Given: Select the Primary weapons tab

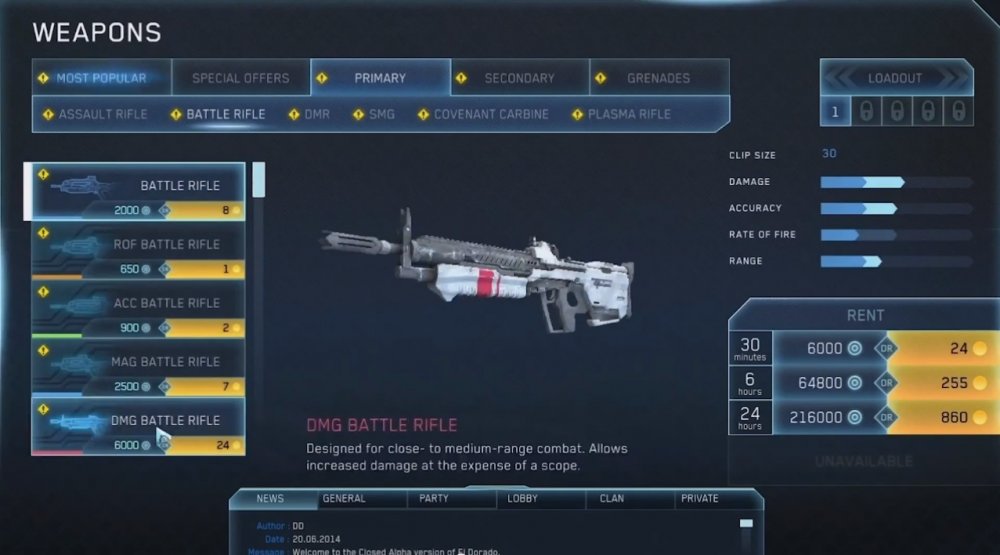Looking at the screenshot, I should [380, 78].
